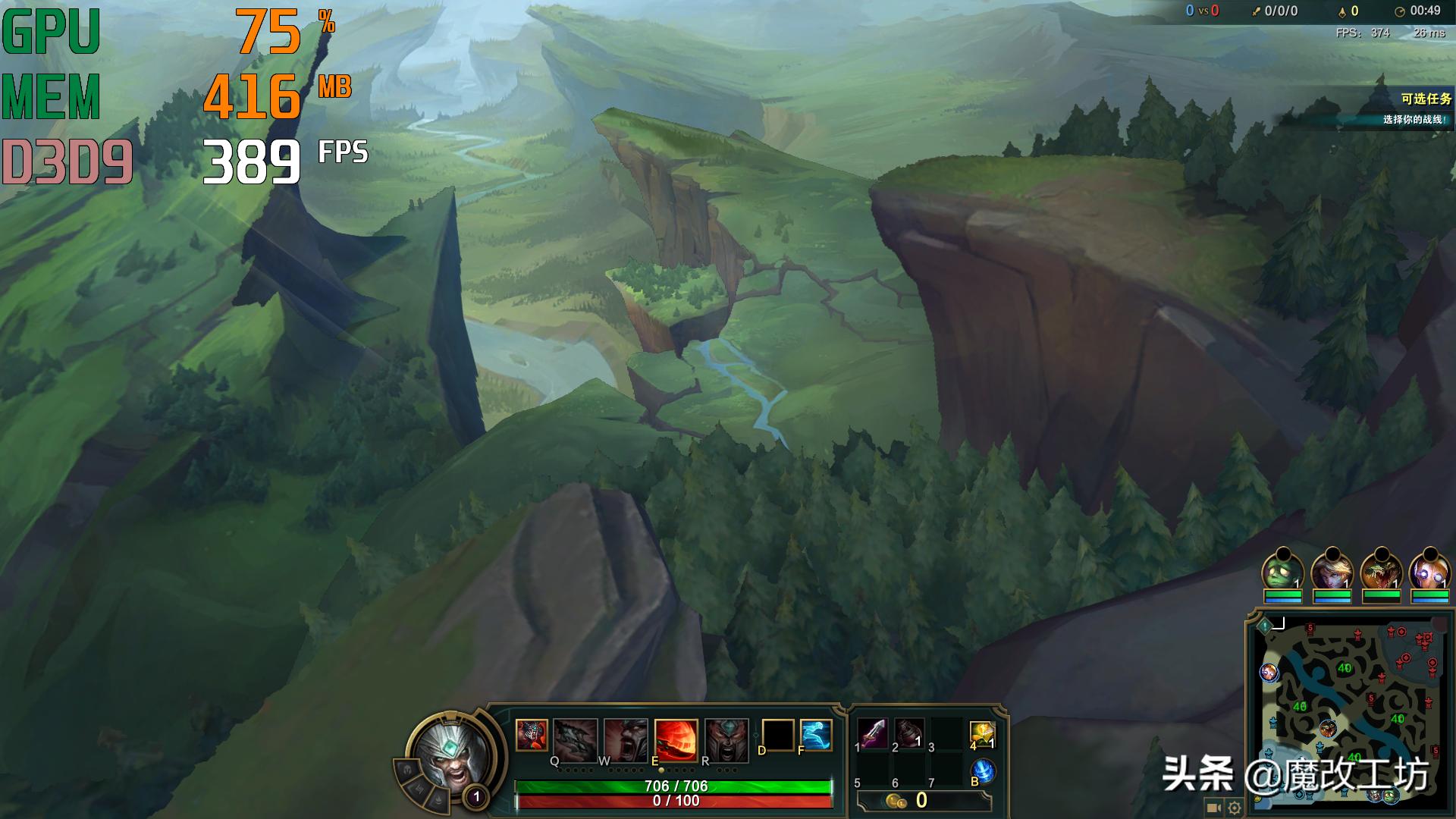This screenshot has width=1456, height=819.
Task: Cast the Ghost summoner spell on F
Action: click(x=815, y=735)
